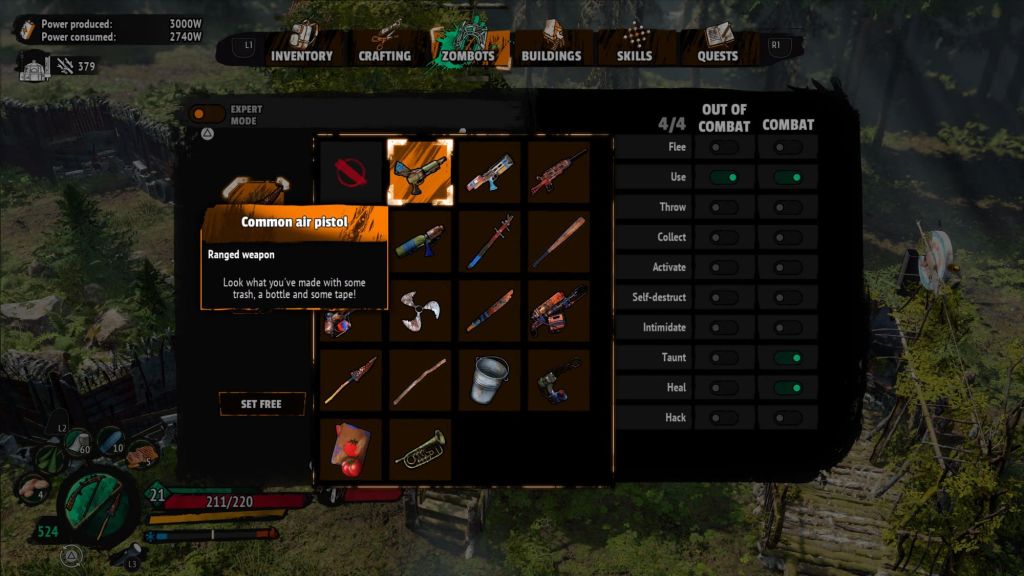Screen dimensions: 1024x576
Task: Disable Taunt in combat
Action: [x=788, y=357]
